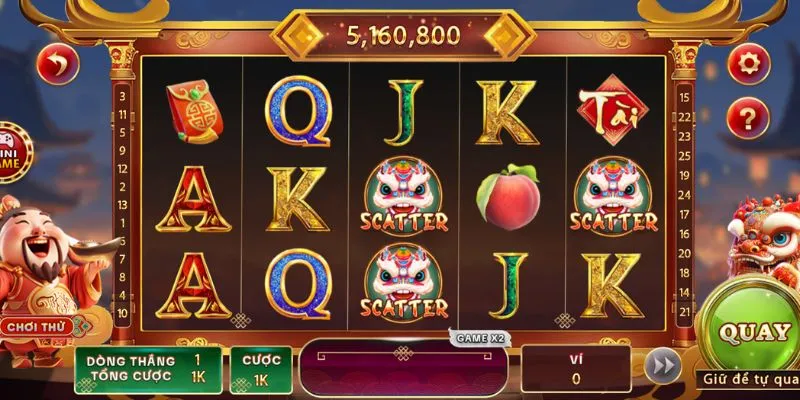Open the gear settings menu

point(746,64)
